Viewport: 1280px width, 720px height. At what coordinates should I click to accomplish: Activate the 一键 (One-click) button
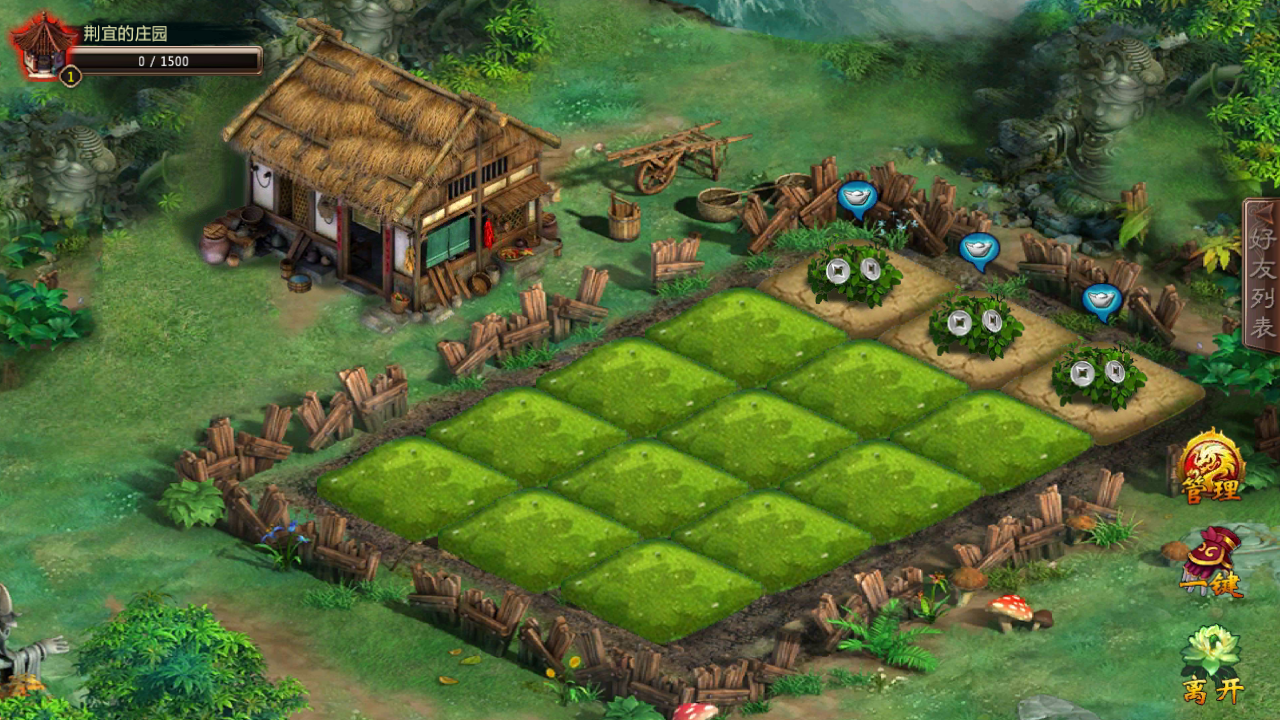click(x=1211, y=562)
